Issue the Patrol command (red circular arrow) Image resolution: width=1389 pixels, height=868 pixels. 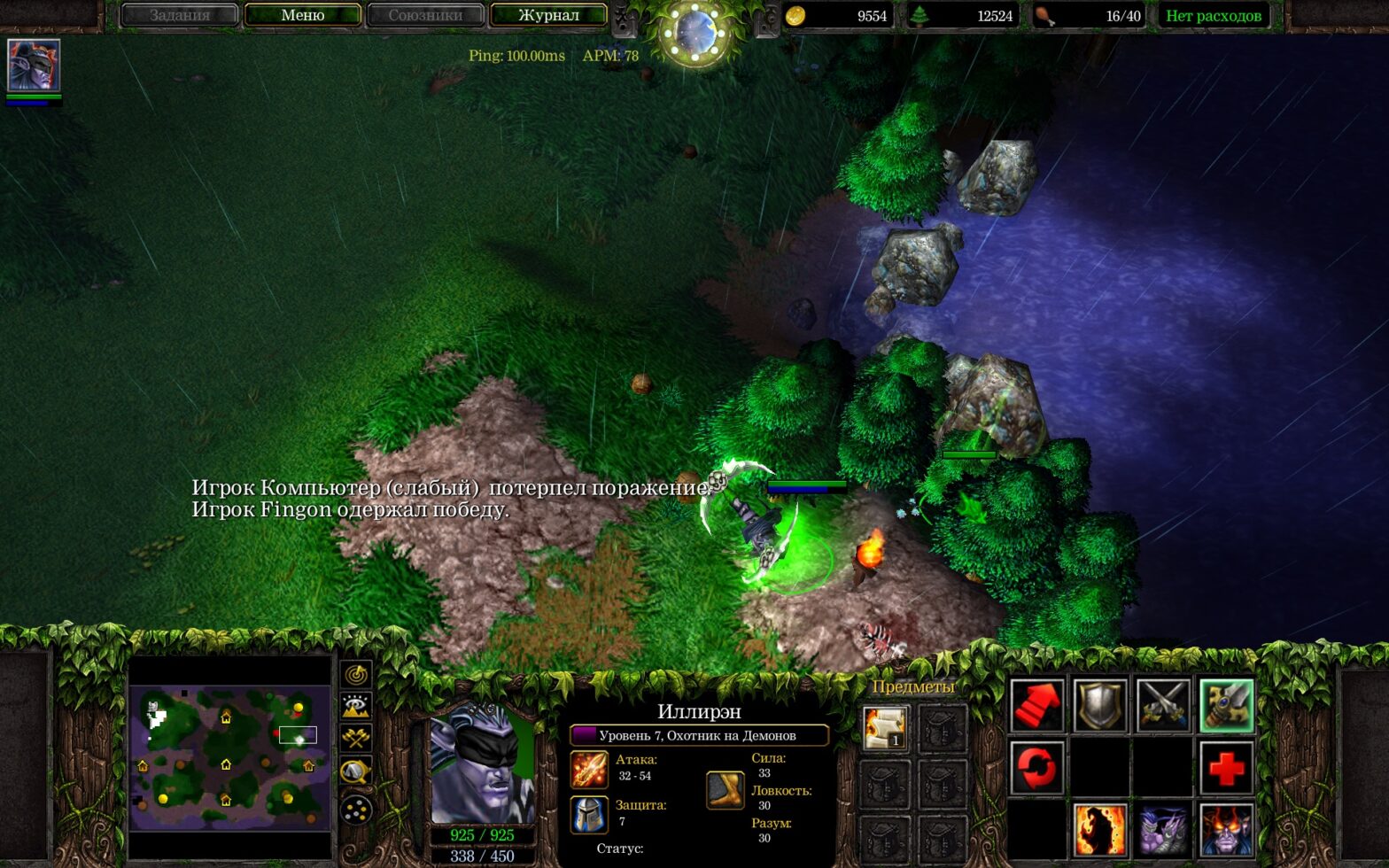click(1038, 769)
